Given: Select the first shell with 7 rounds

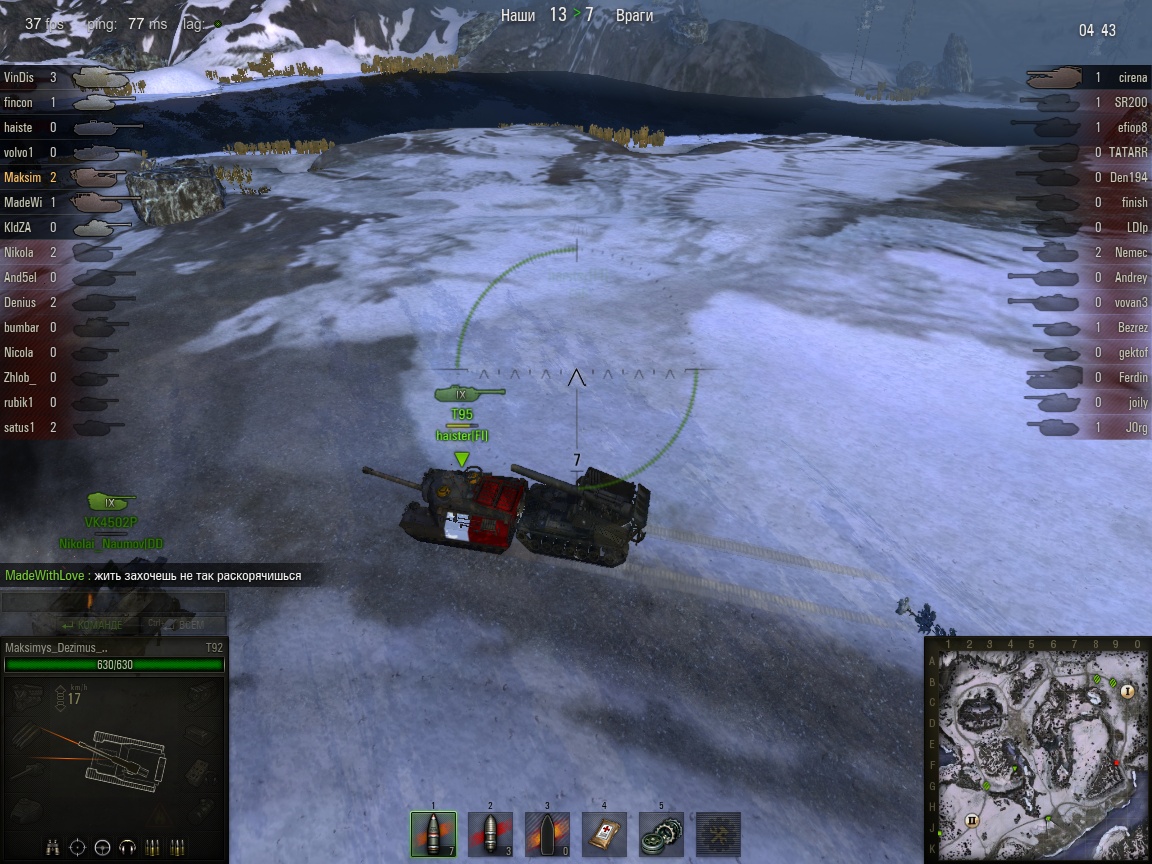Looking at the screenshot, I should [x=433, y=833].
